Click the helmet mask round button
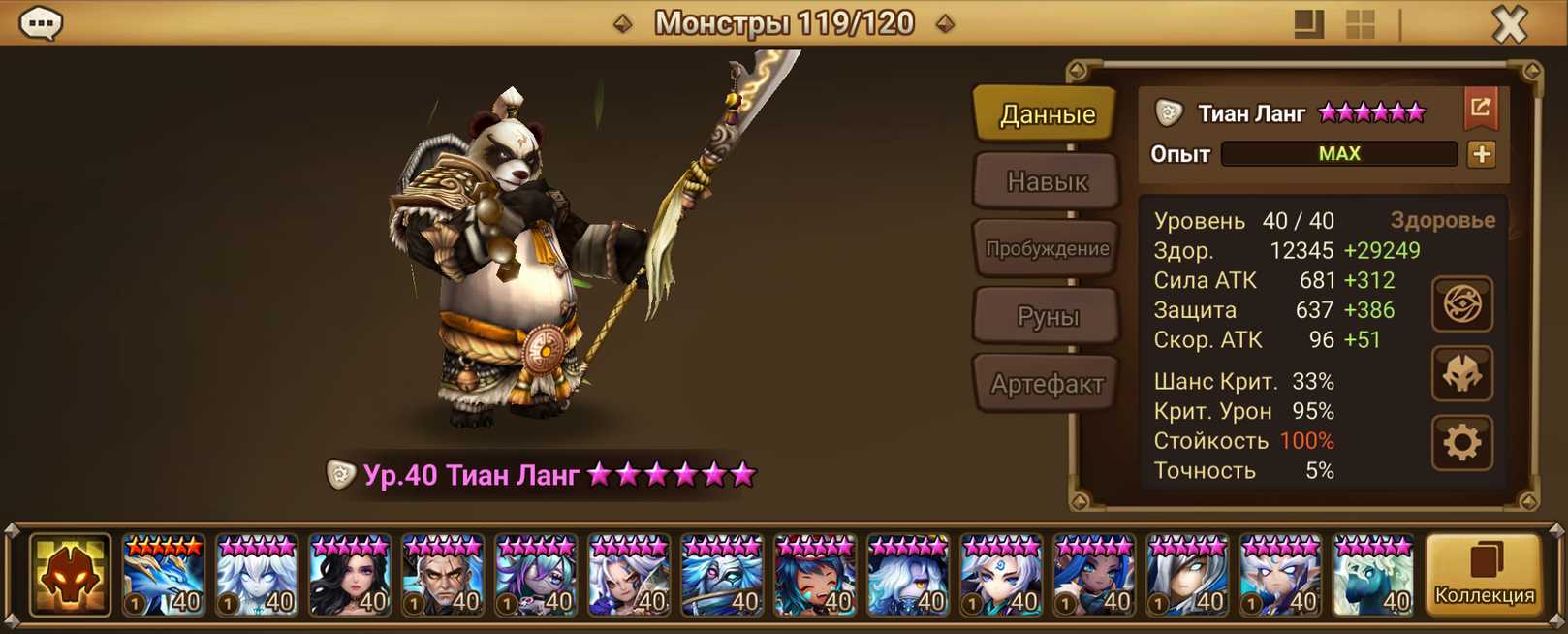This screenshot has width=1568, height=634. point(1461,374)
